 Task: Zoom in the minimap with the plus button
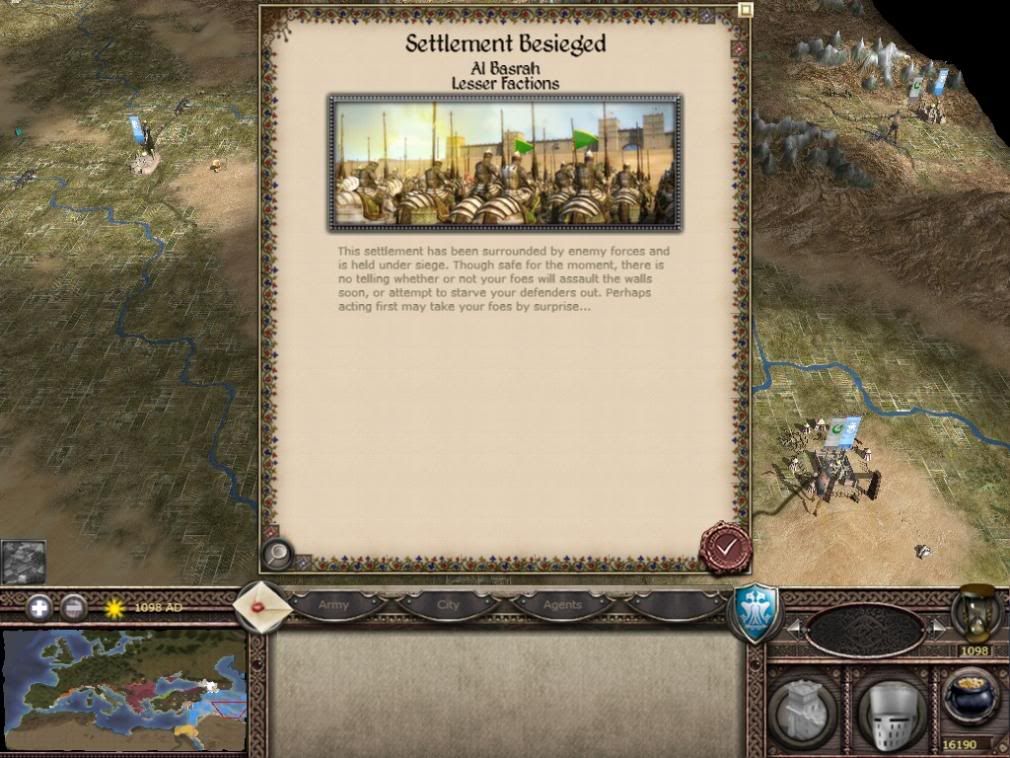tap(39, 607)
